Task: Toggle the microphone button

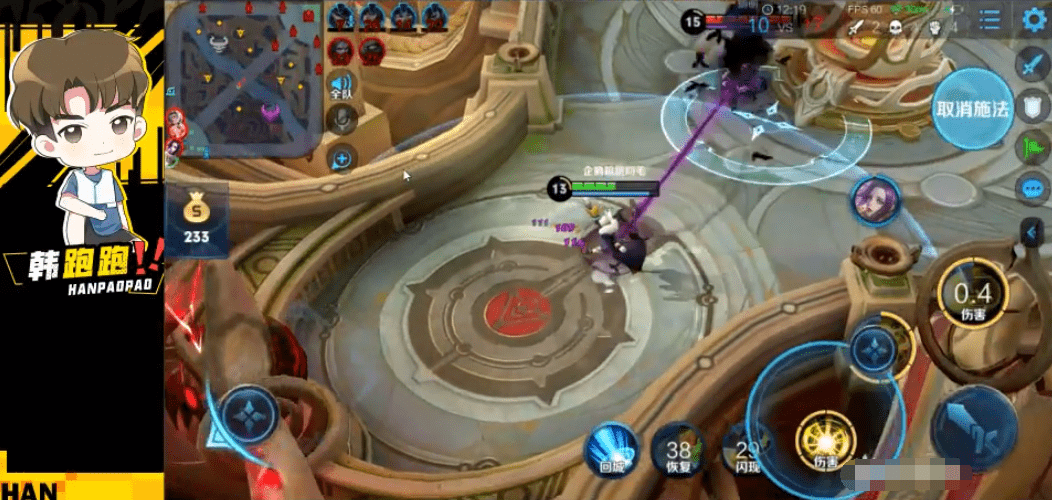Action: pos(342,121)
